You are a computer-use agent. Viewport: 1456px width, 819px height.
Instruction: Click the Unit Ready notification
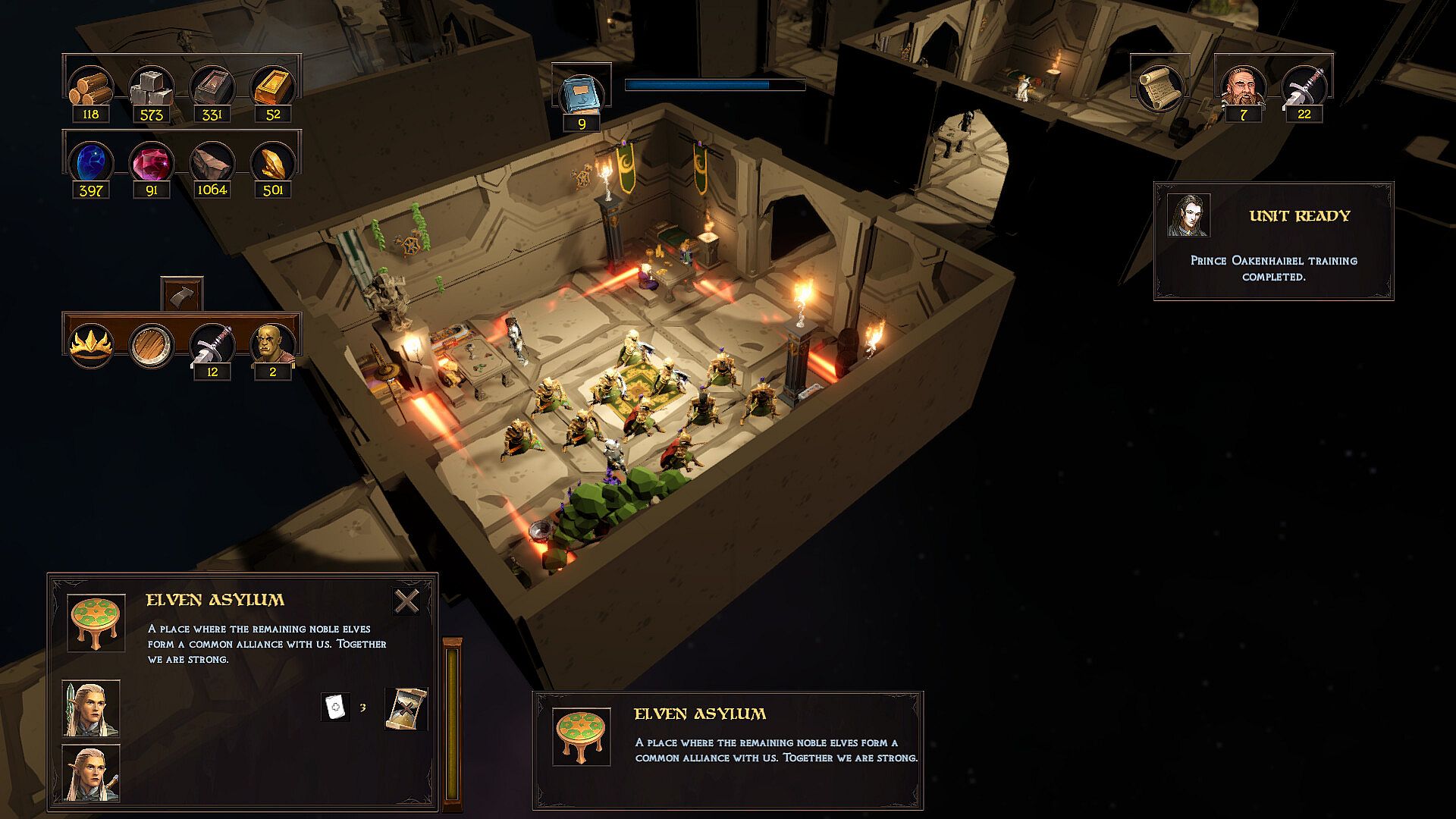tap(1273, 241)
